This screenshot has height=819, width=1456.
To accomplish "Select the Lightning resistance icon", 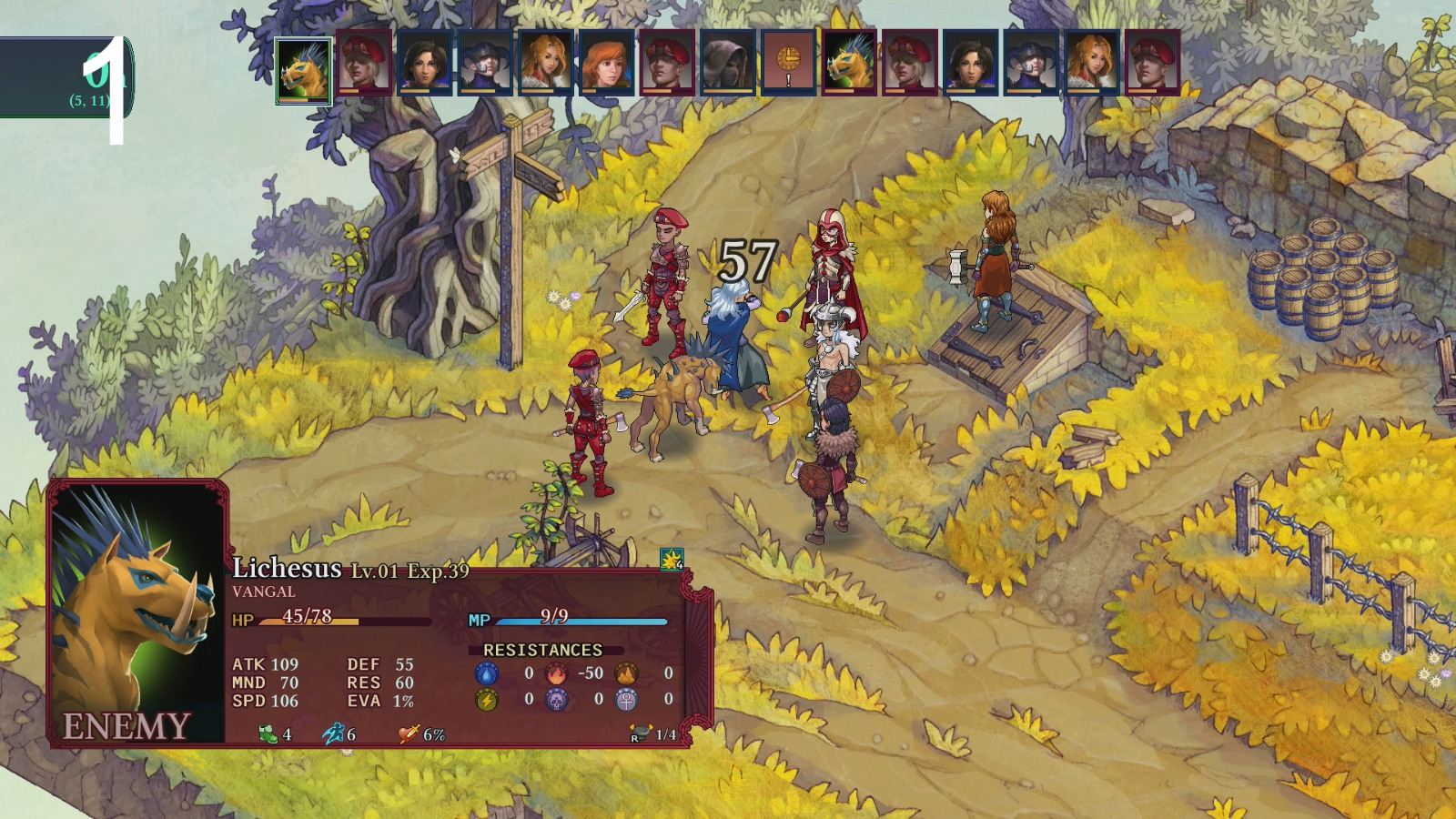I will pyautogui.click(x=487, y=701).
